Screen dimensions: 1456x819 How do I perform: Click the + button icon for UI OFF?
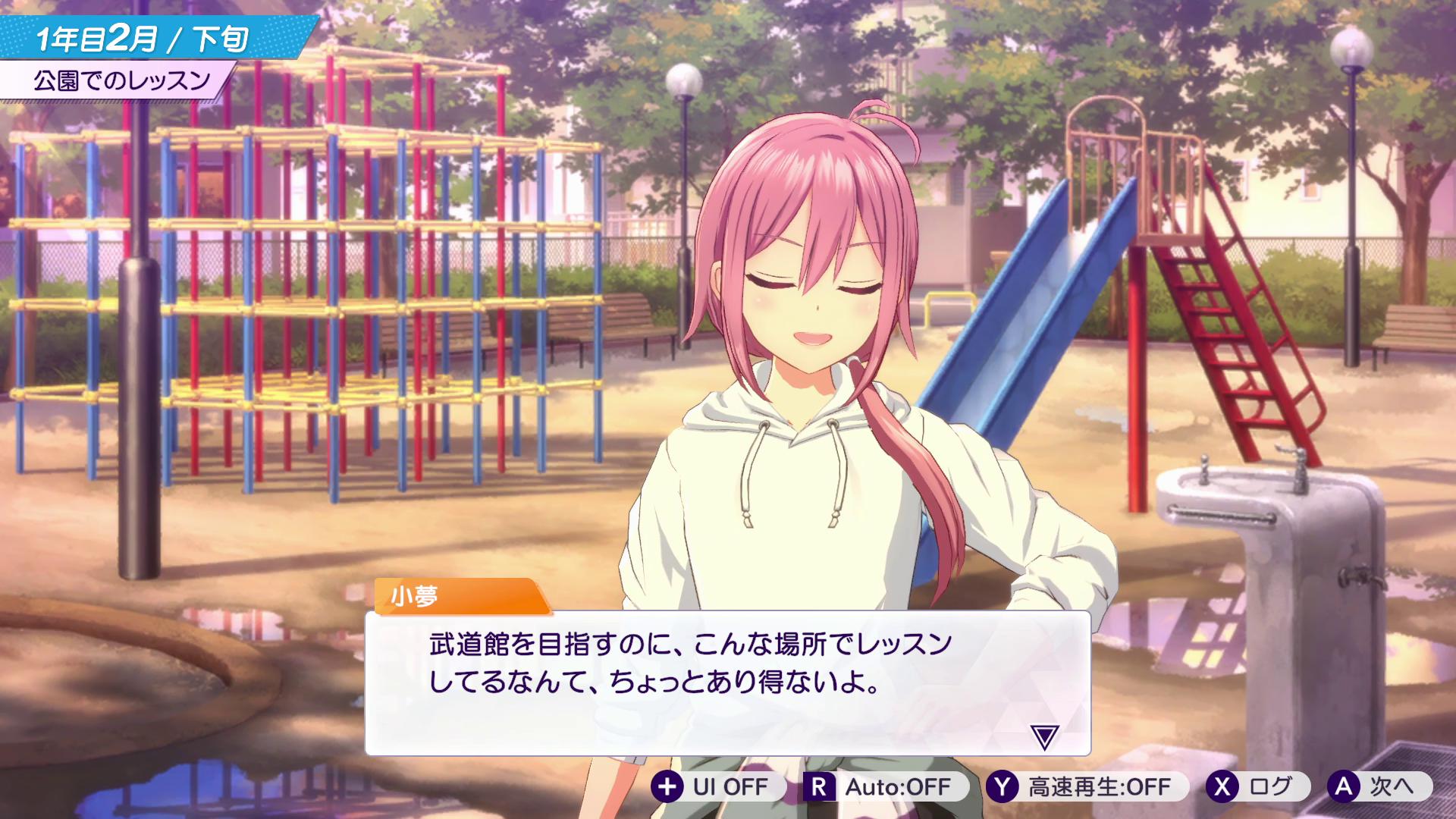(669, 787)
